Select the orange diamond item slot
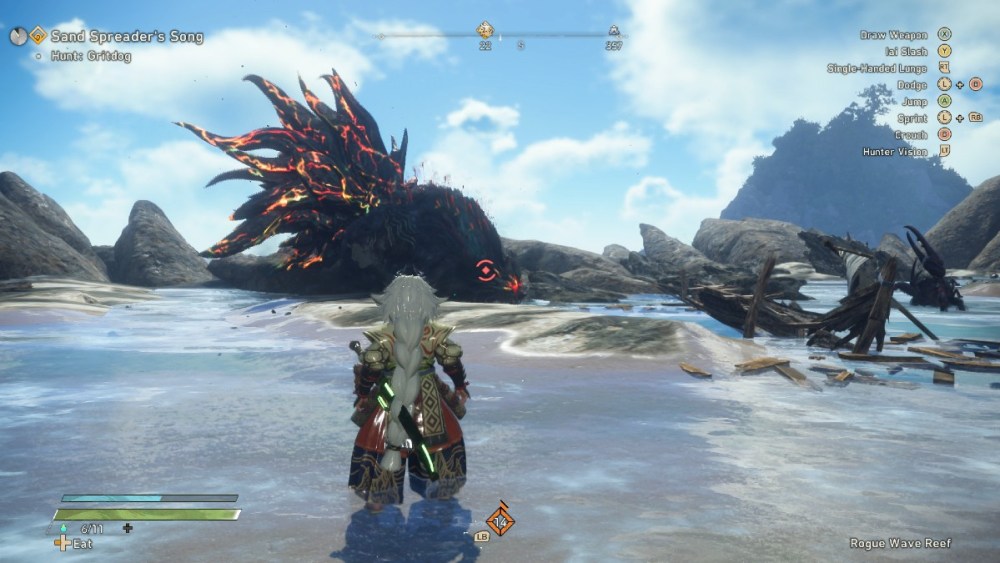The image size is (1000, 563). pyautogui.click(x=499, y=520)
